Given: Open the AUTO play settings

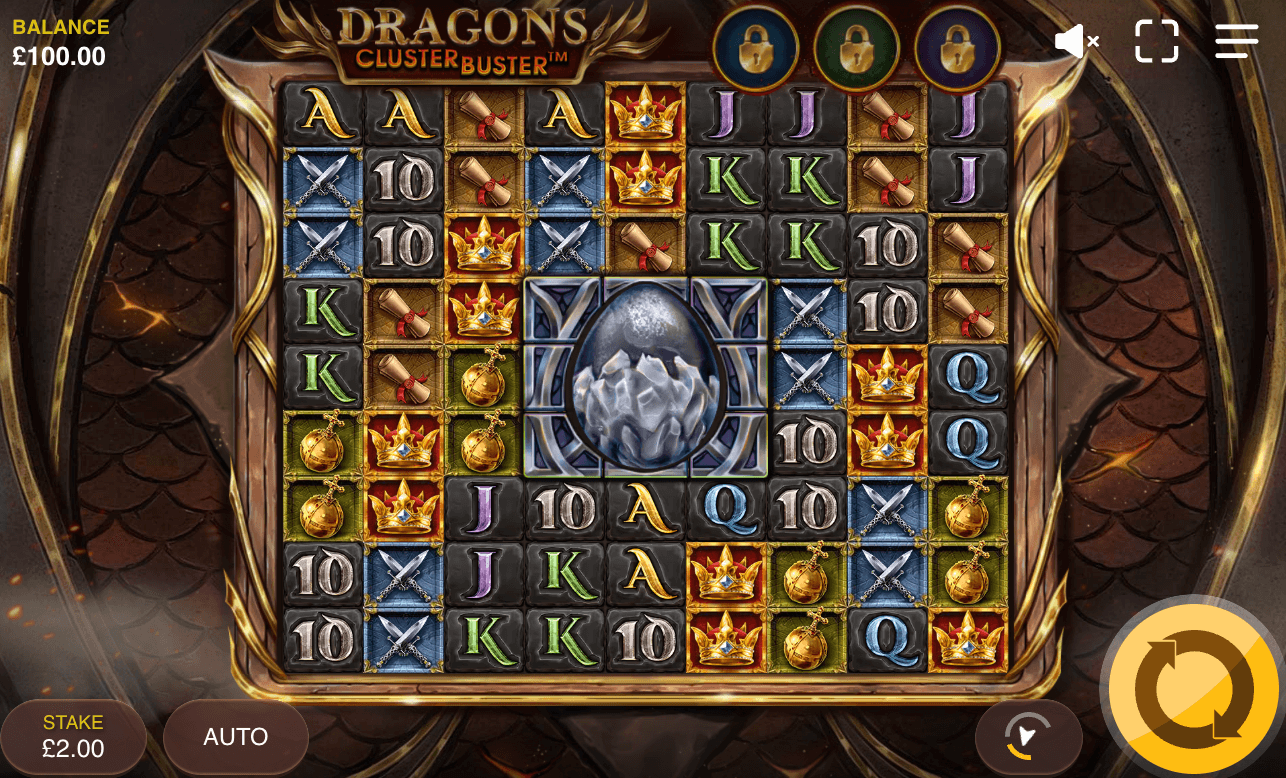Looking at the screenshot, I should click(235, 737).
